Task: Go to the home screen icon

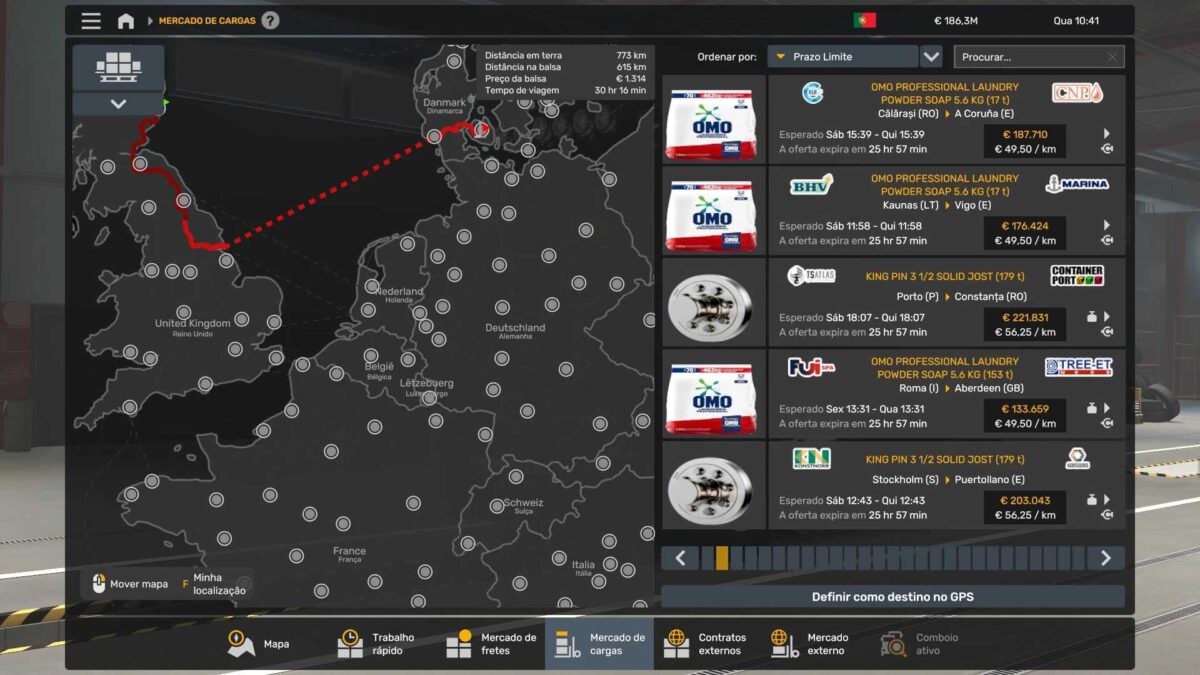Action: [x=126, y=21]
